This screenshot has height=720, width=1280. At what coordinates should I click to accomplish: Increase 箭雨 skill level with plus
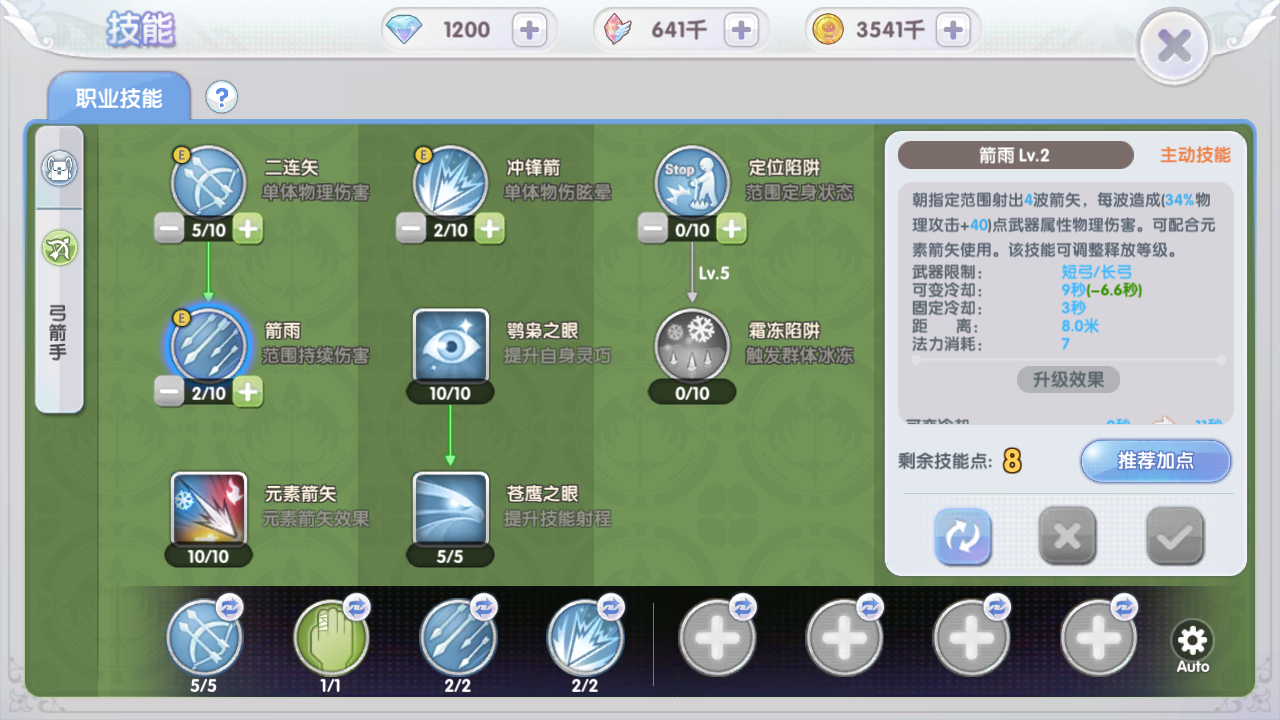(x=246, y=392)
